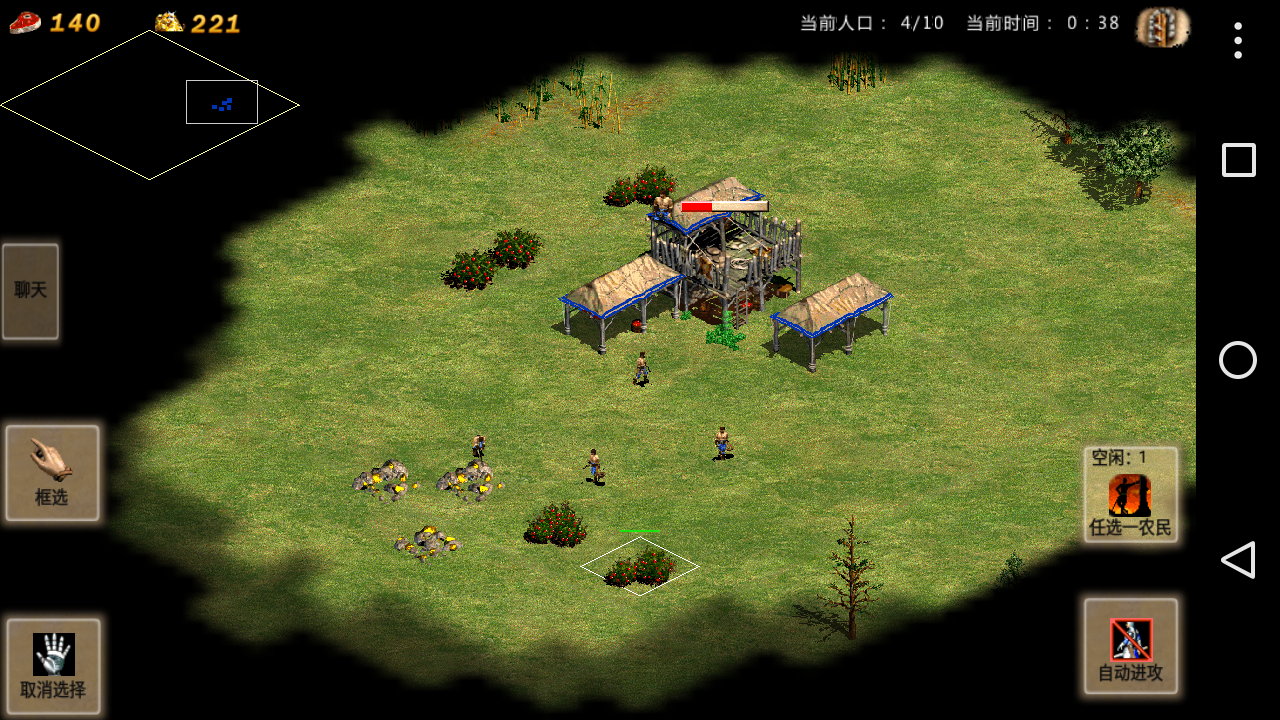Toggle the 自动进攻 auto-attack button
1280x720 pixels.
(x=1130, y=646)
